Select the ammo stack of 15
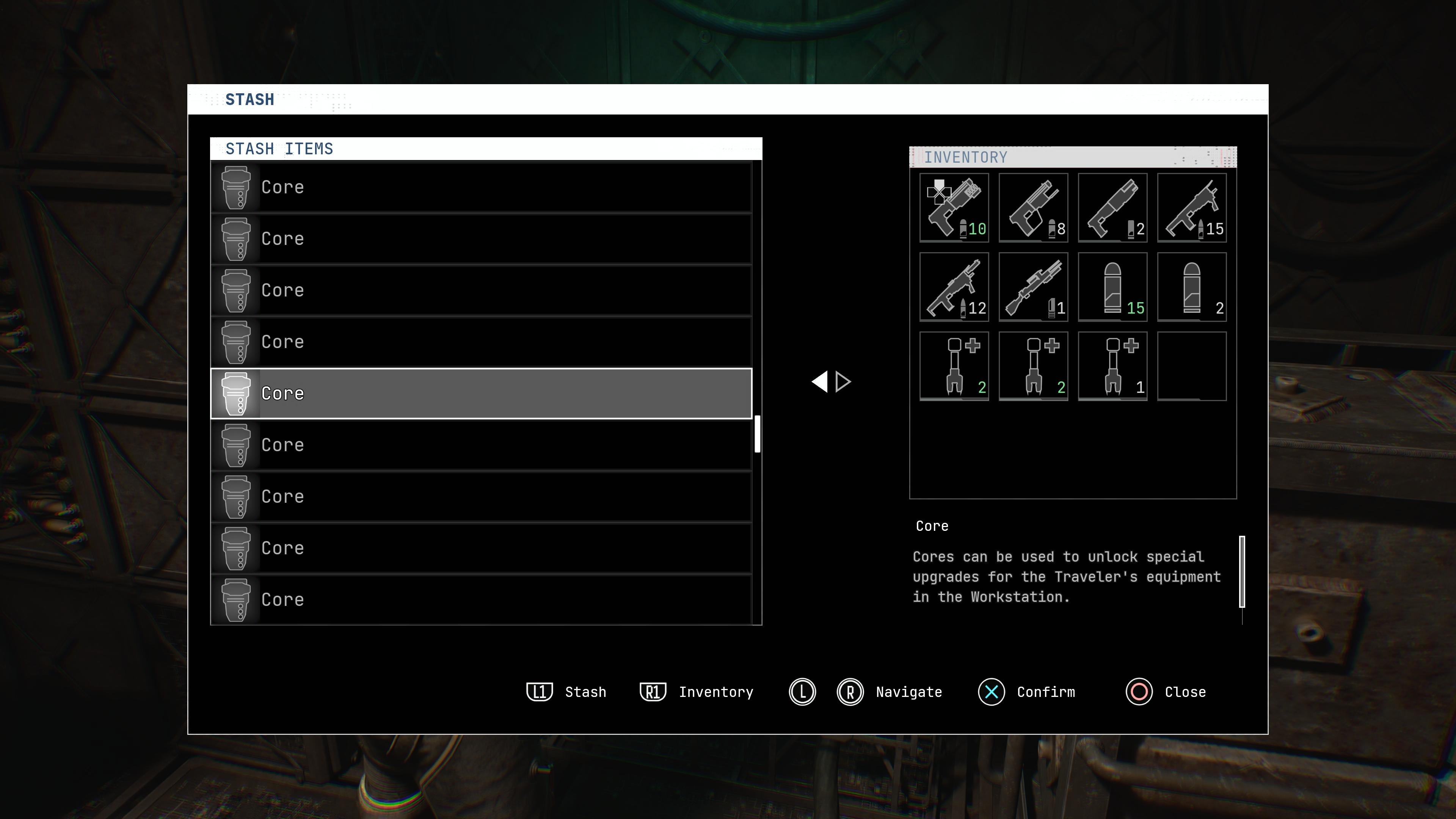This screenshot has width=1456, height=819. coord(1112,287)
